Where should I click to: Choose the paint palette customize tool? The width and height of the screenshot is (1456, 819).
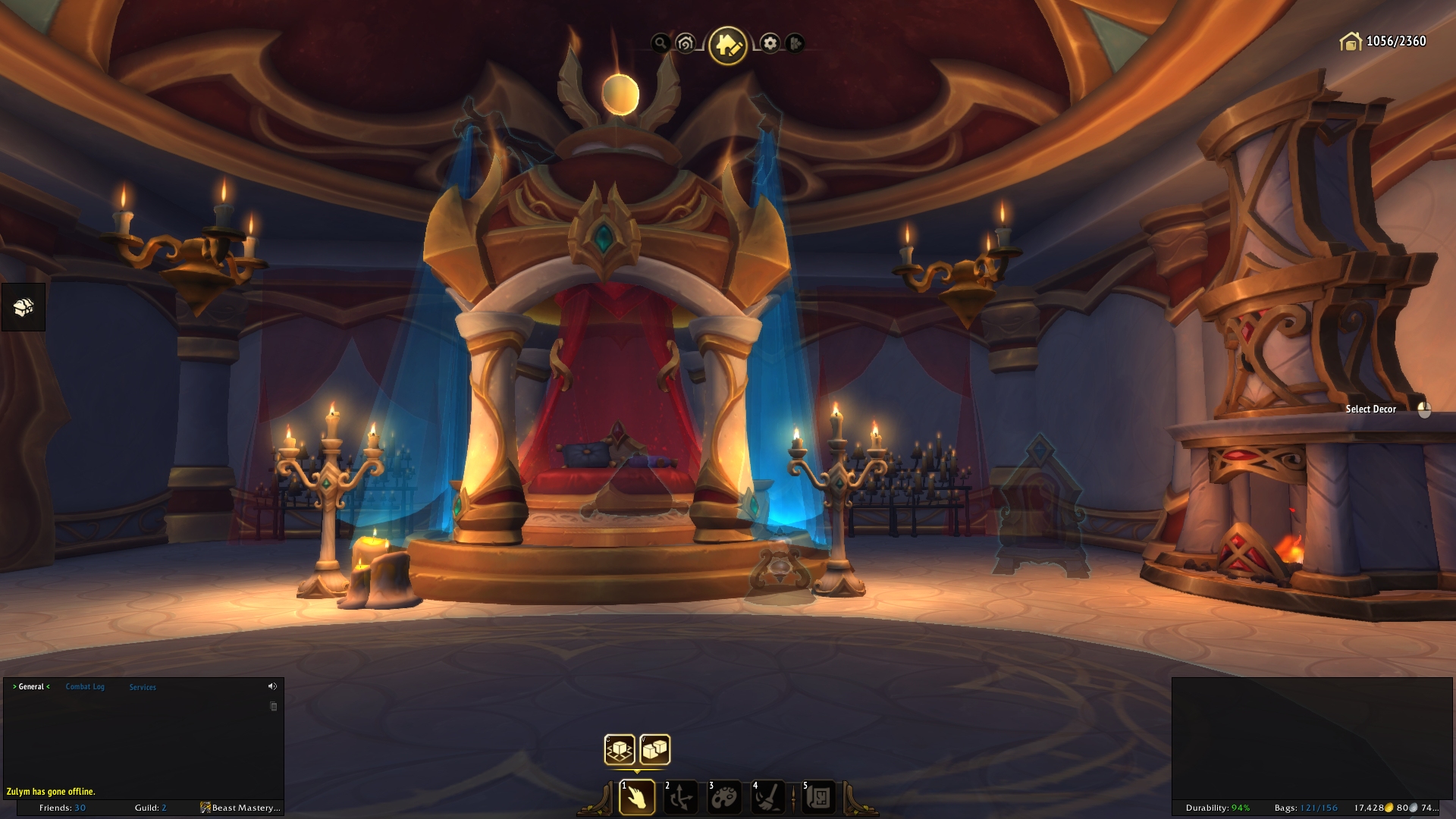coord(724,798)
